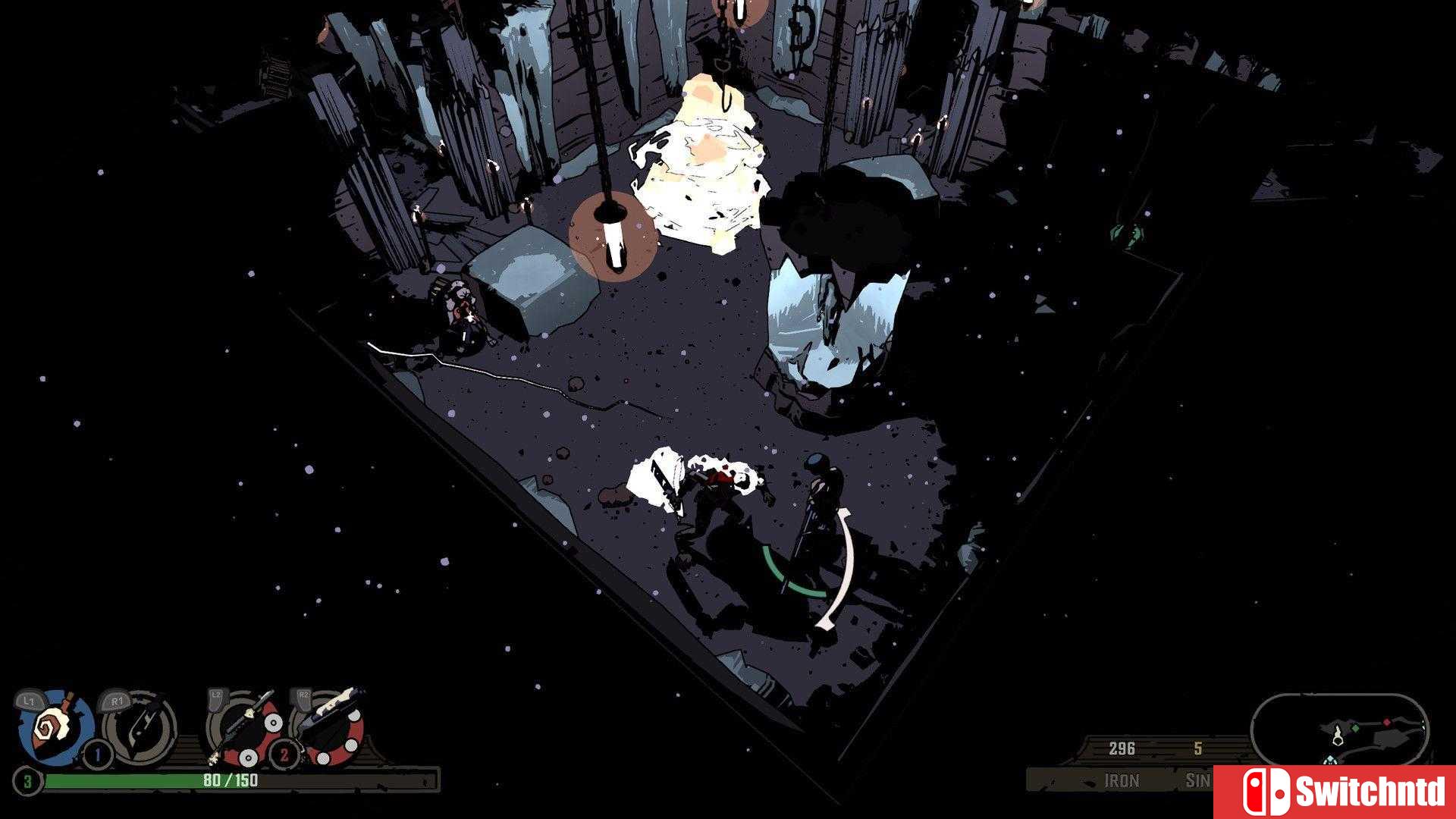Click the Sin counter showing 5
Viewport: 1456px width, 819px height.
(1199, 748)
